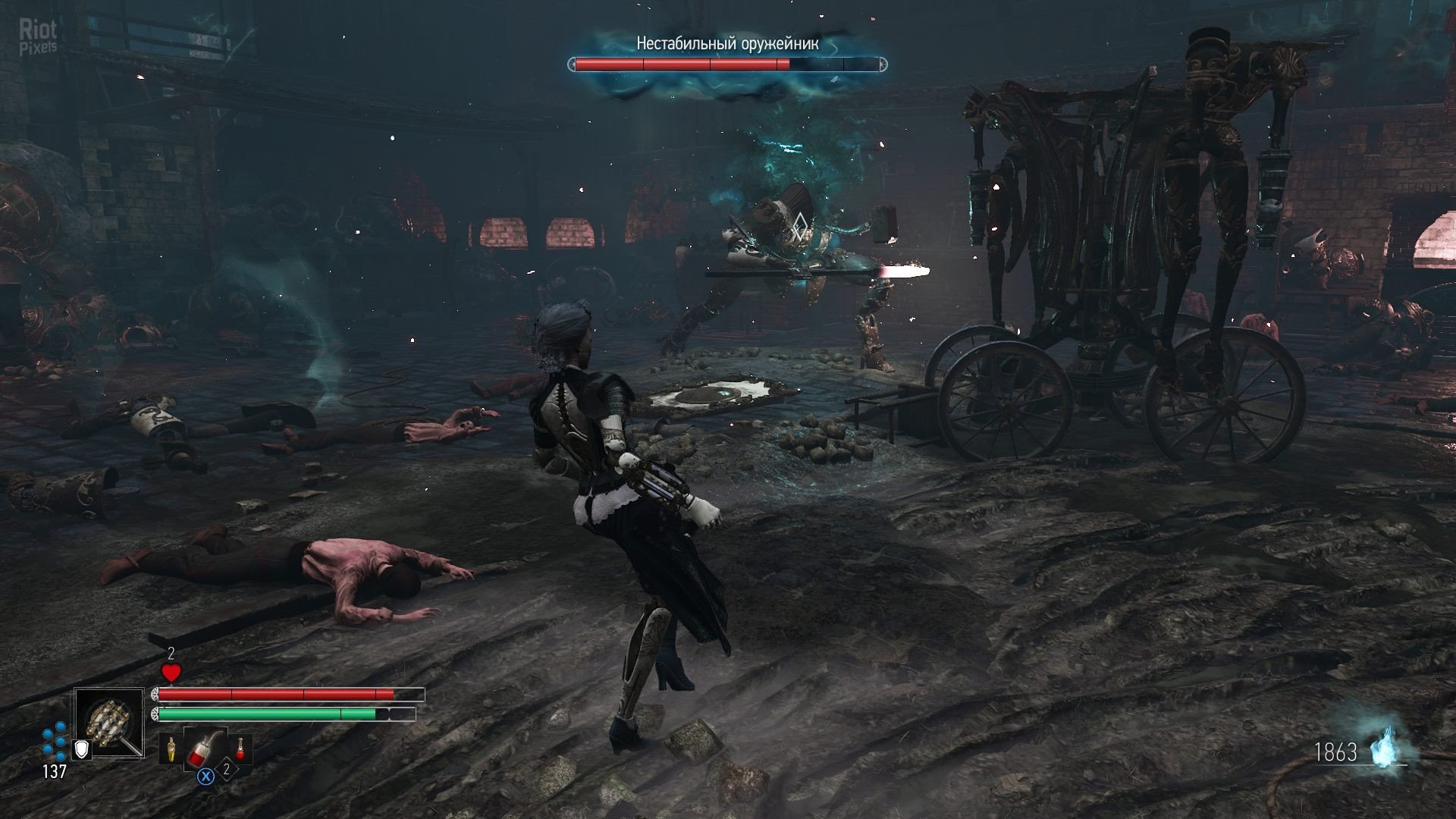The height and width of the screenshot is (819, 1456).
Task: Select the yellow vial item slot
Action: (x=172, y=749)
